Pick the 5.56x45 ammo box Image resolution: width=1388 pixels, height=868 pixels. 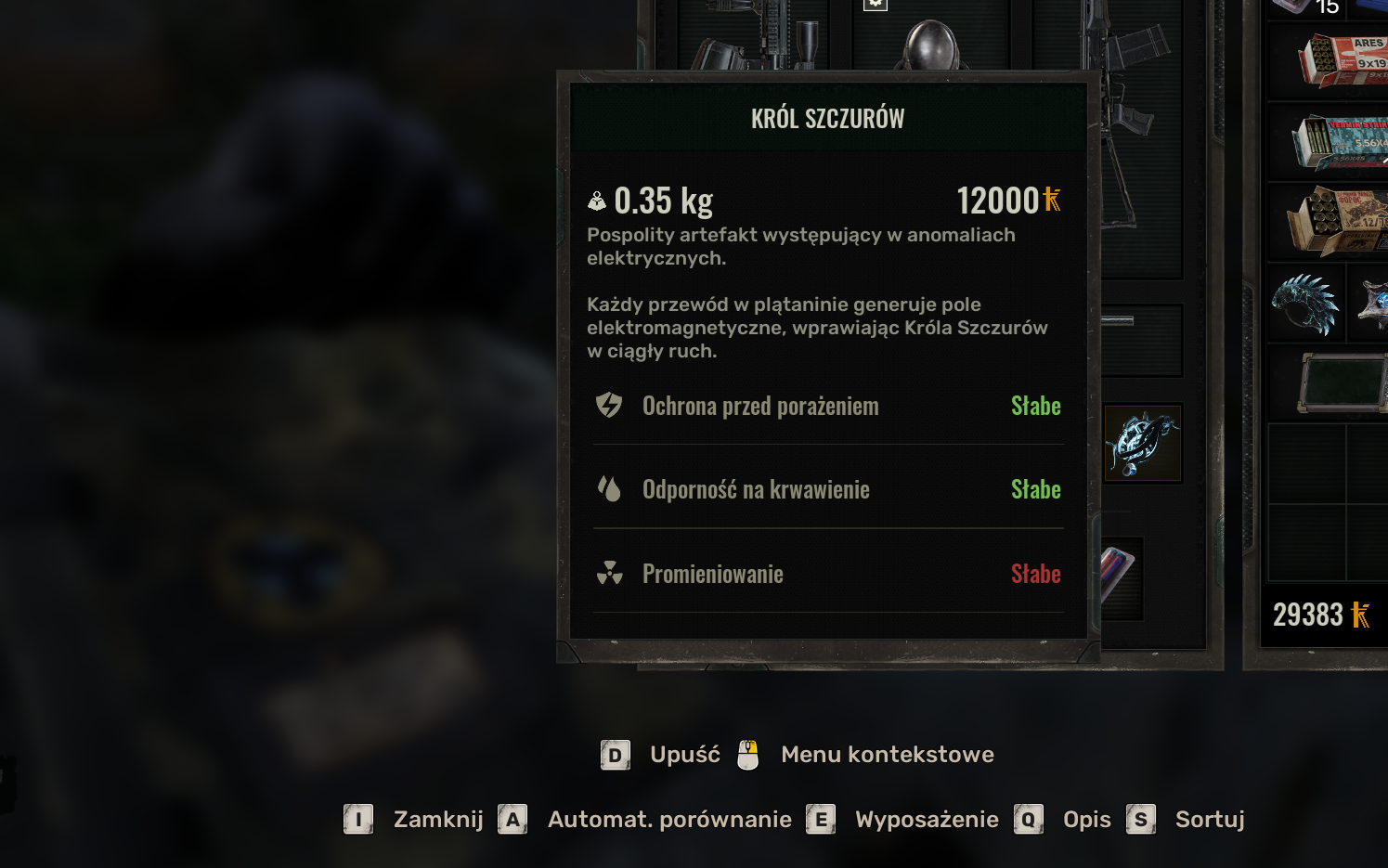1339,142
